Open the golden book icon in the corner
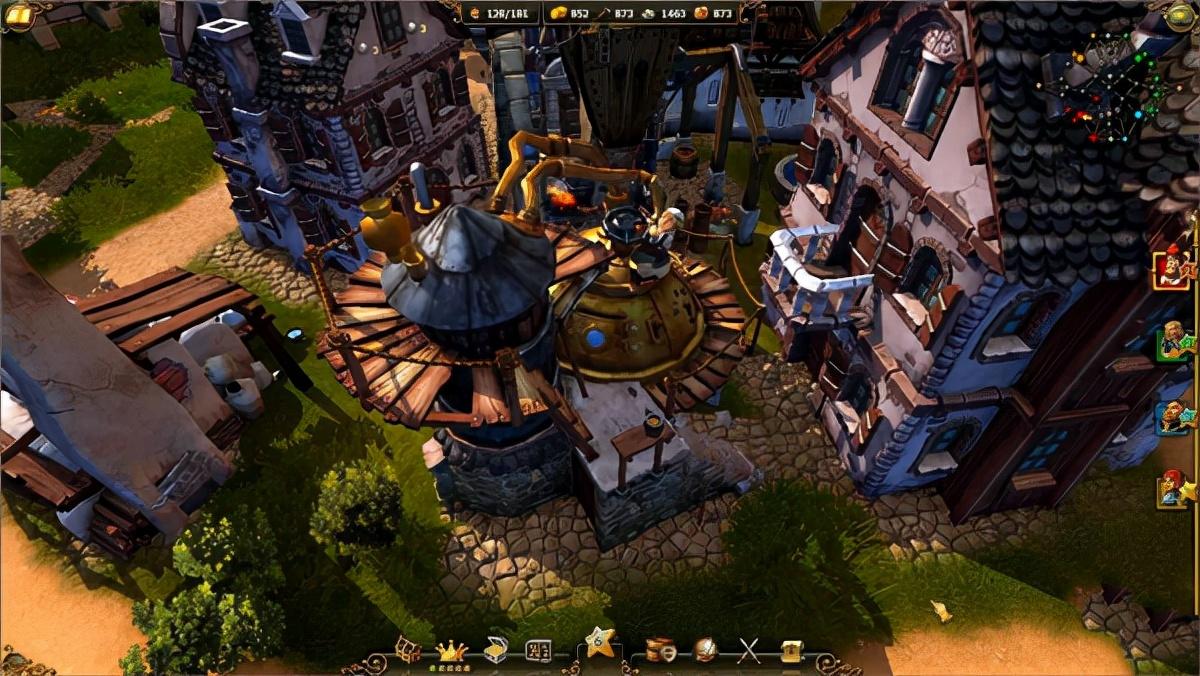This screenshot has width=1200, height=676. point(17,14)
